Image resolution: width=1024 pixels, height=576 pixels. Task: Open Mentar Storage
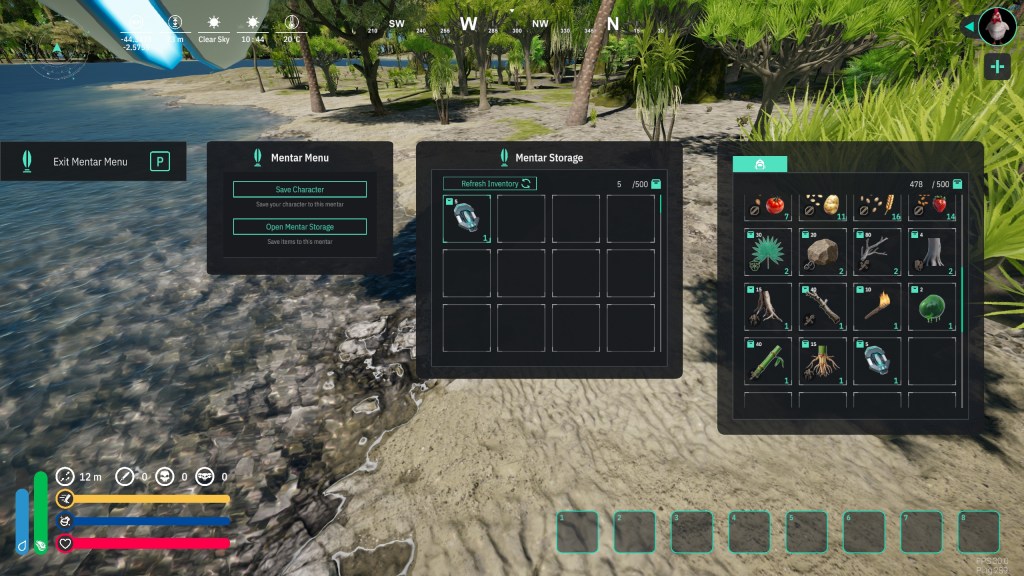300,227
